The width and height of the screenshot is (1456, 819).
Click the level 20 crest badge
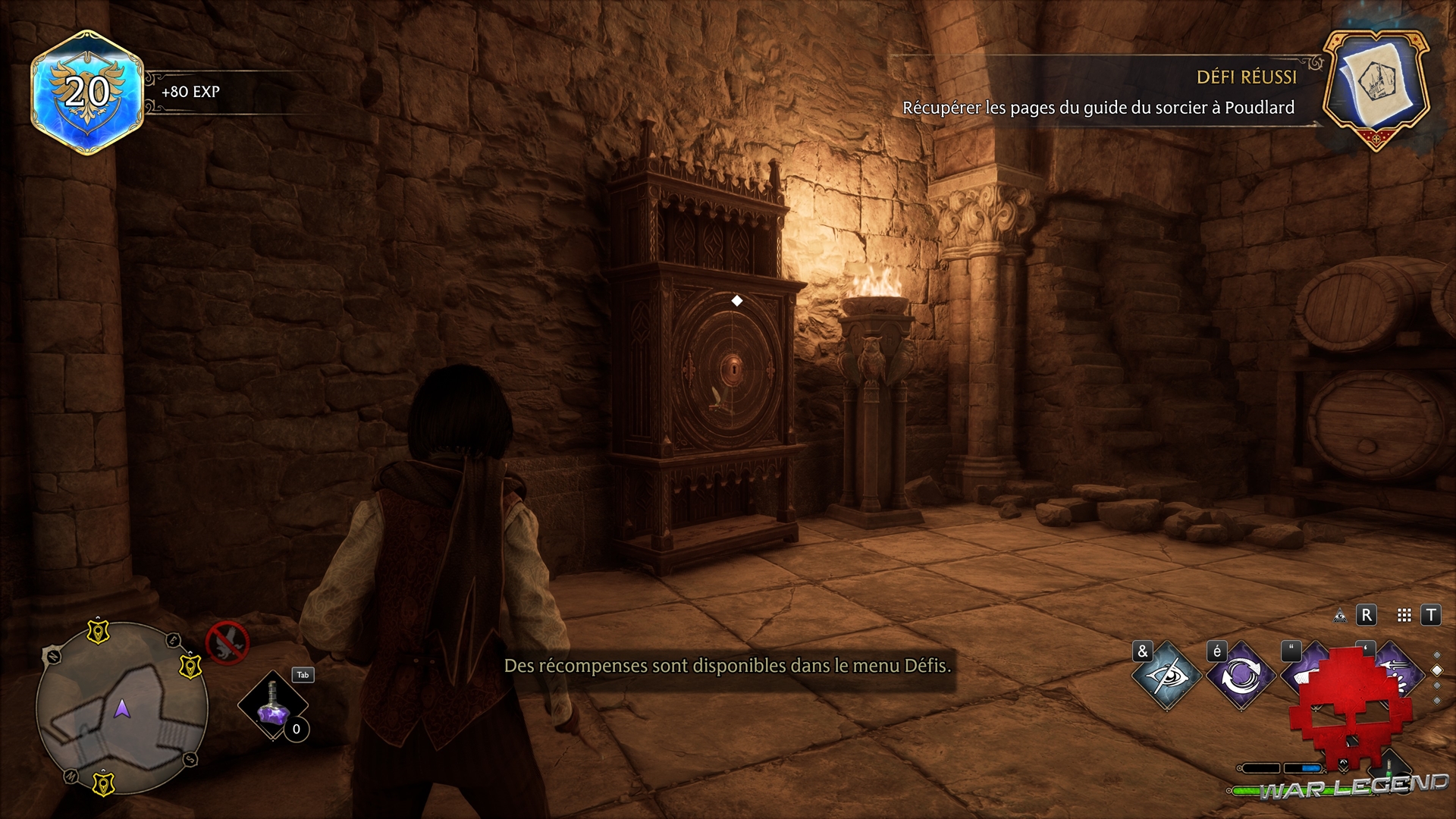pyautogui.click(x=87, y=93)
